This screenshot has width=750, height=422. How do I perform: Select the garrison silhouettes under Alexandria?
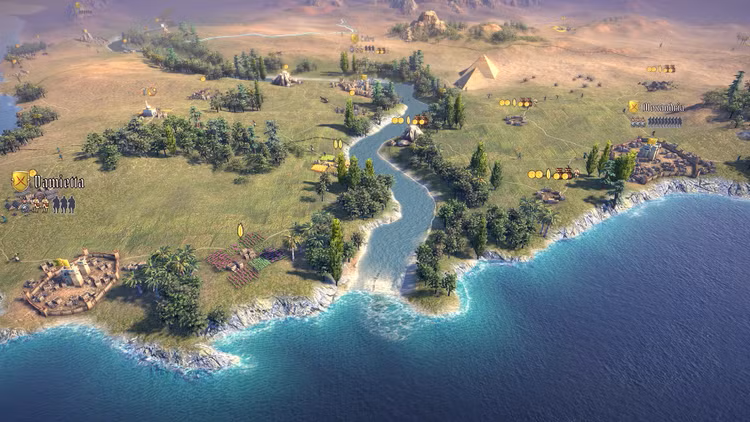(x=664, y=121)
